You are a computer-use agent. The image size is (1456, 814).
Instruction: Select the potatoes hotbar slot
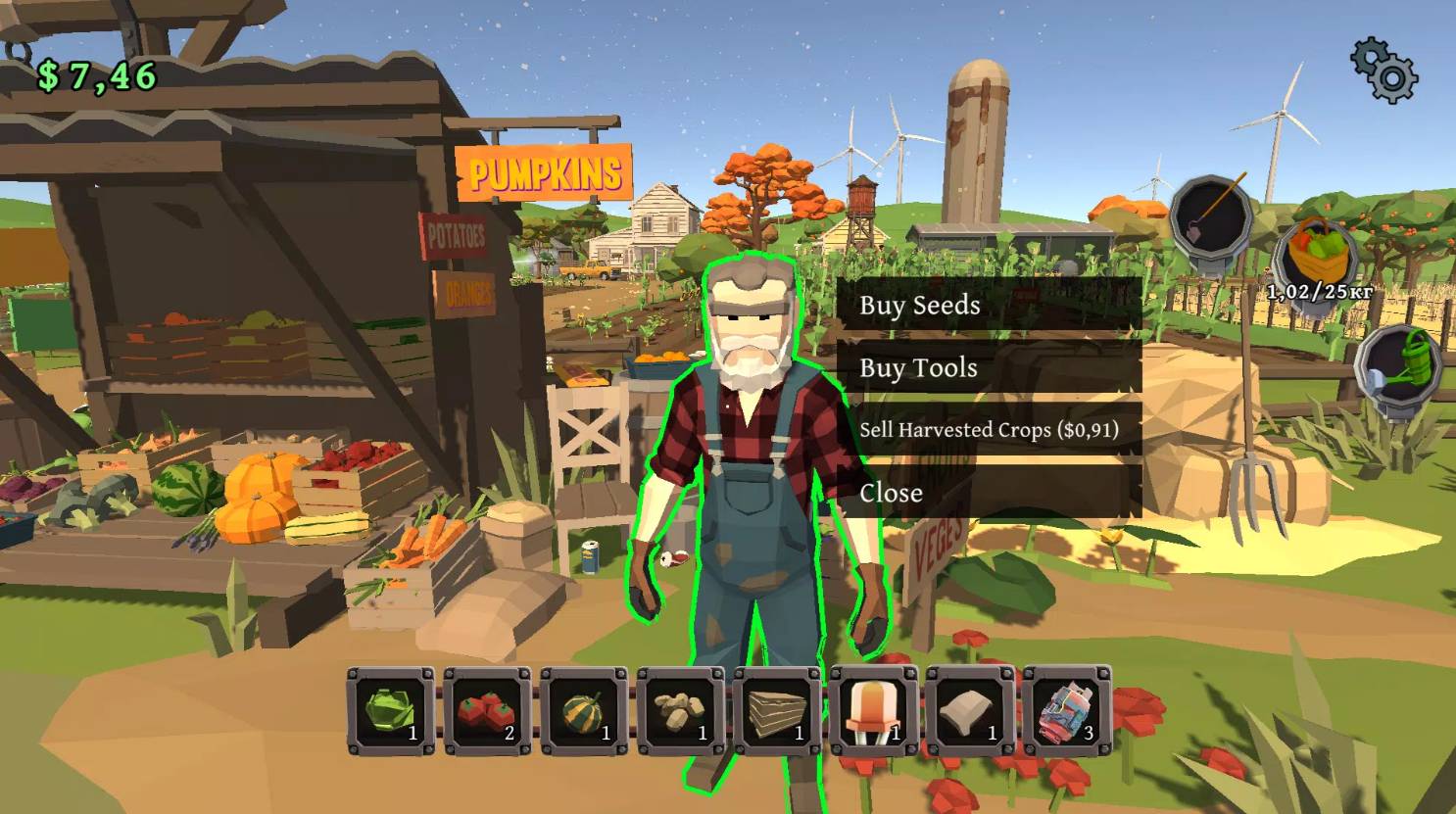pos(680,711)
